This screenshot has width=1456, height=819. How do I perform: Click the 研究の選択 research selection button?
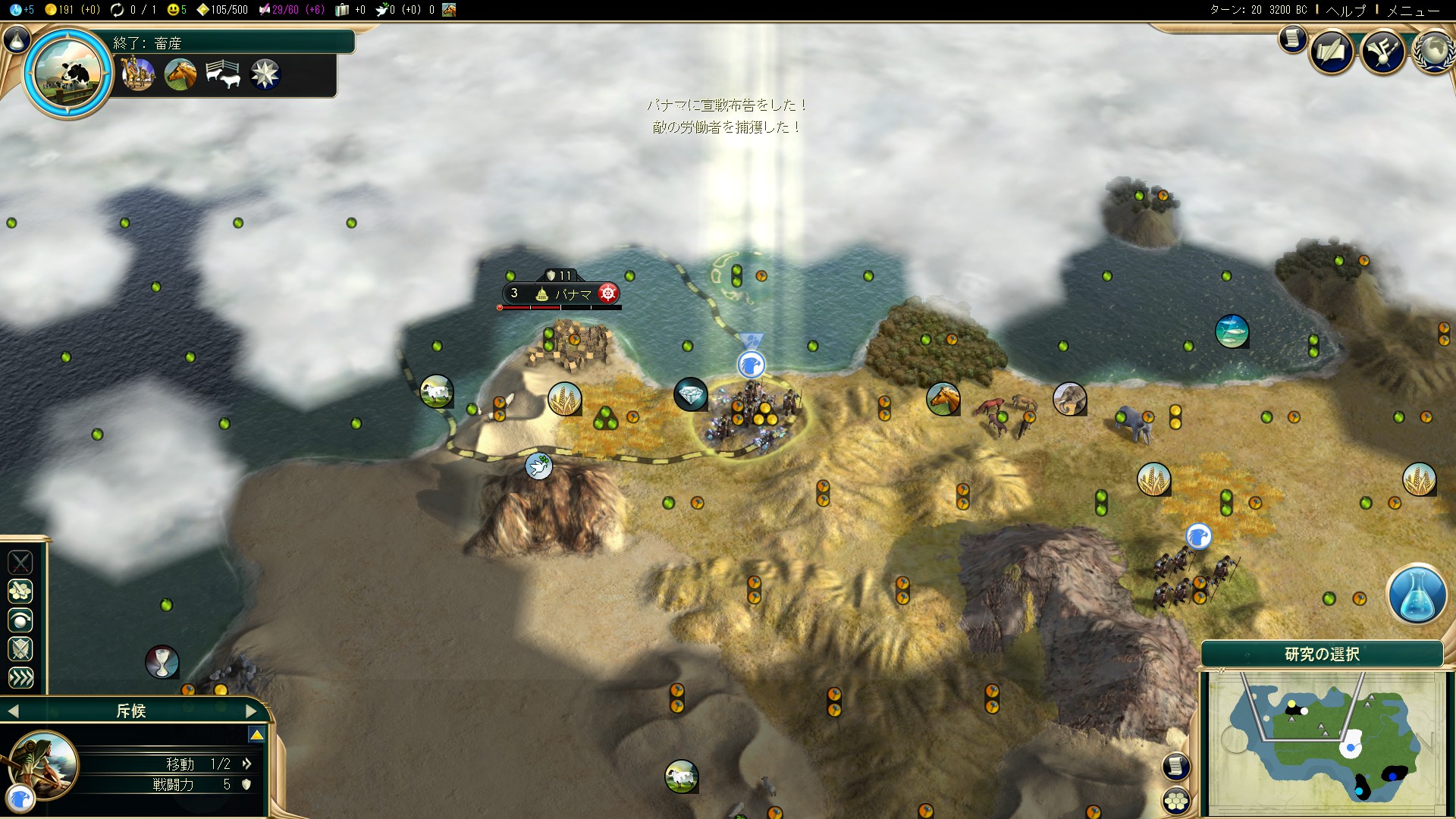(1323, 655)
